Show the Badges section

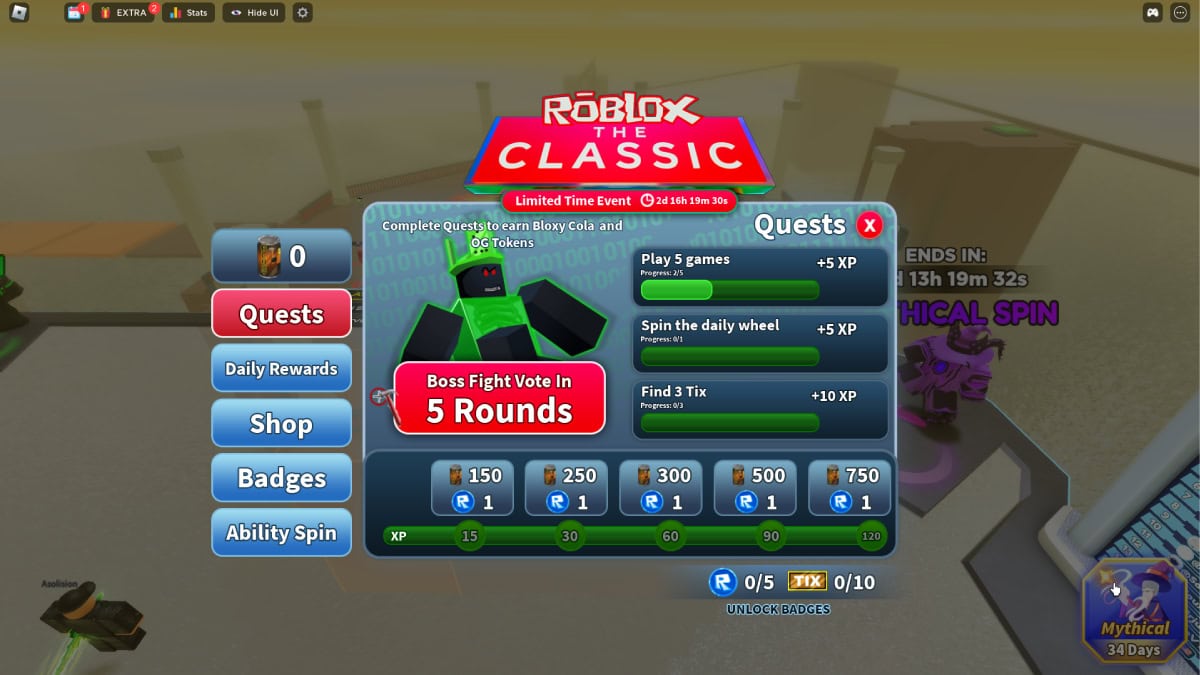pos(281,478)
